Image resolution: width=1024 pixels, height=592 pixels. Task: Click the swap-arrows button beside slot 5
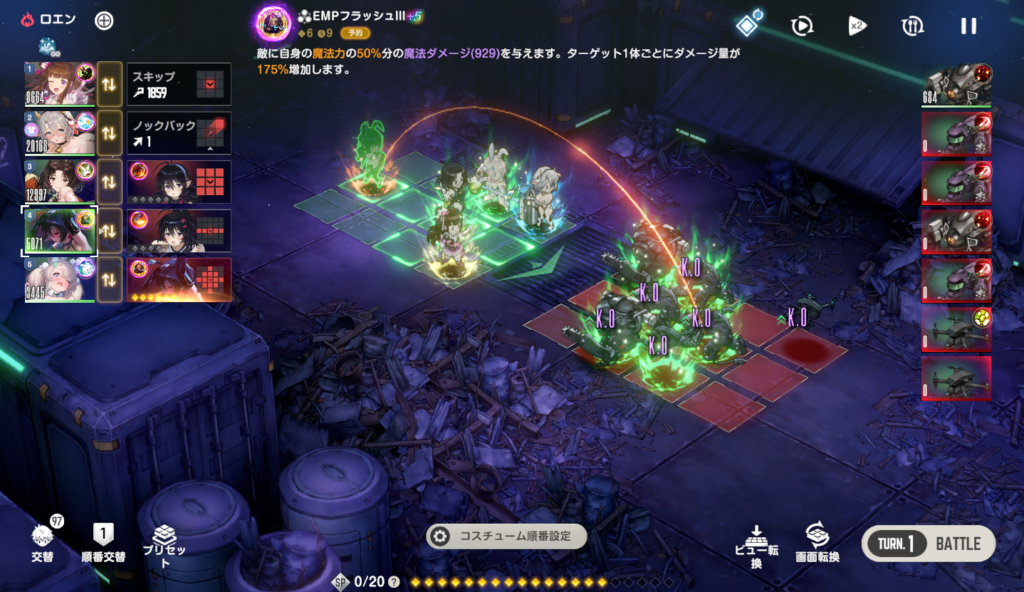pyautogui.click(x=110, y=279)
